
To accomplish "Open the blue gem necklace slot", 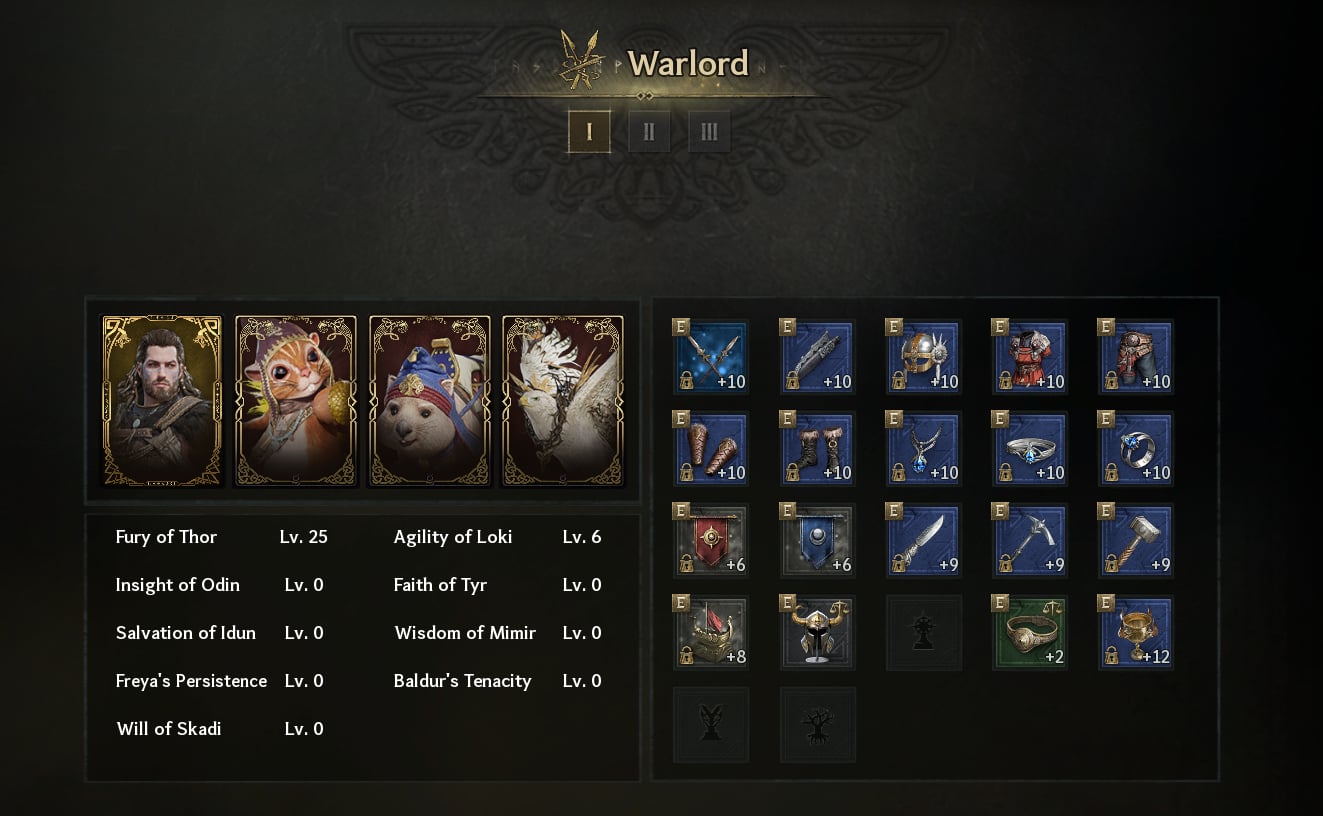I will coord(923,449).
